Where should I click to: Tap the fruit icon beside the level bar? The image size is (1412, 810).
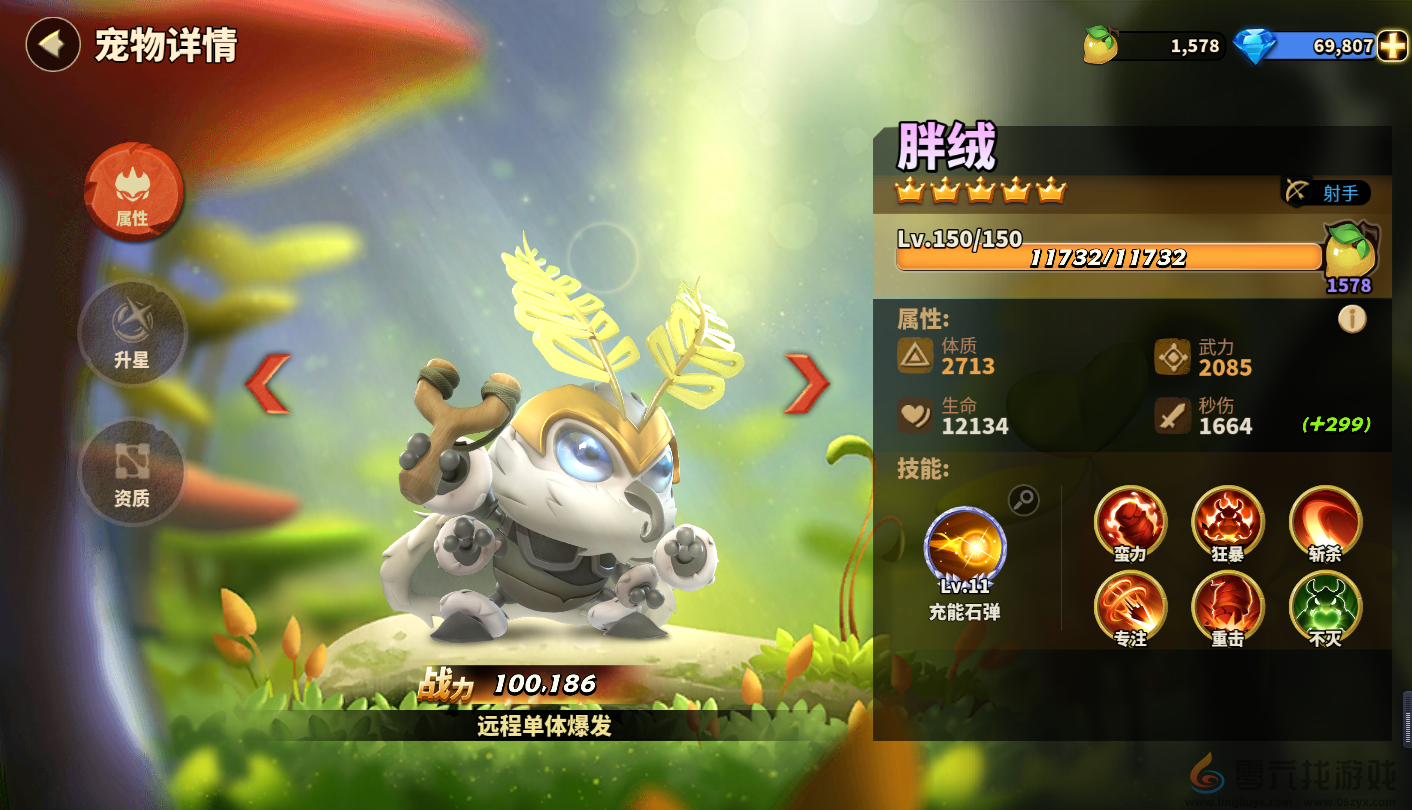1350,253
